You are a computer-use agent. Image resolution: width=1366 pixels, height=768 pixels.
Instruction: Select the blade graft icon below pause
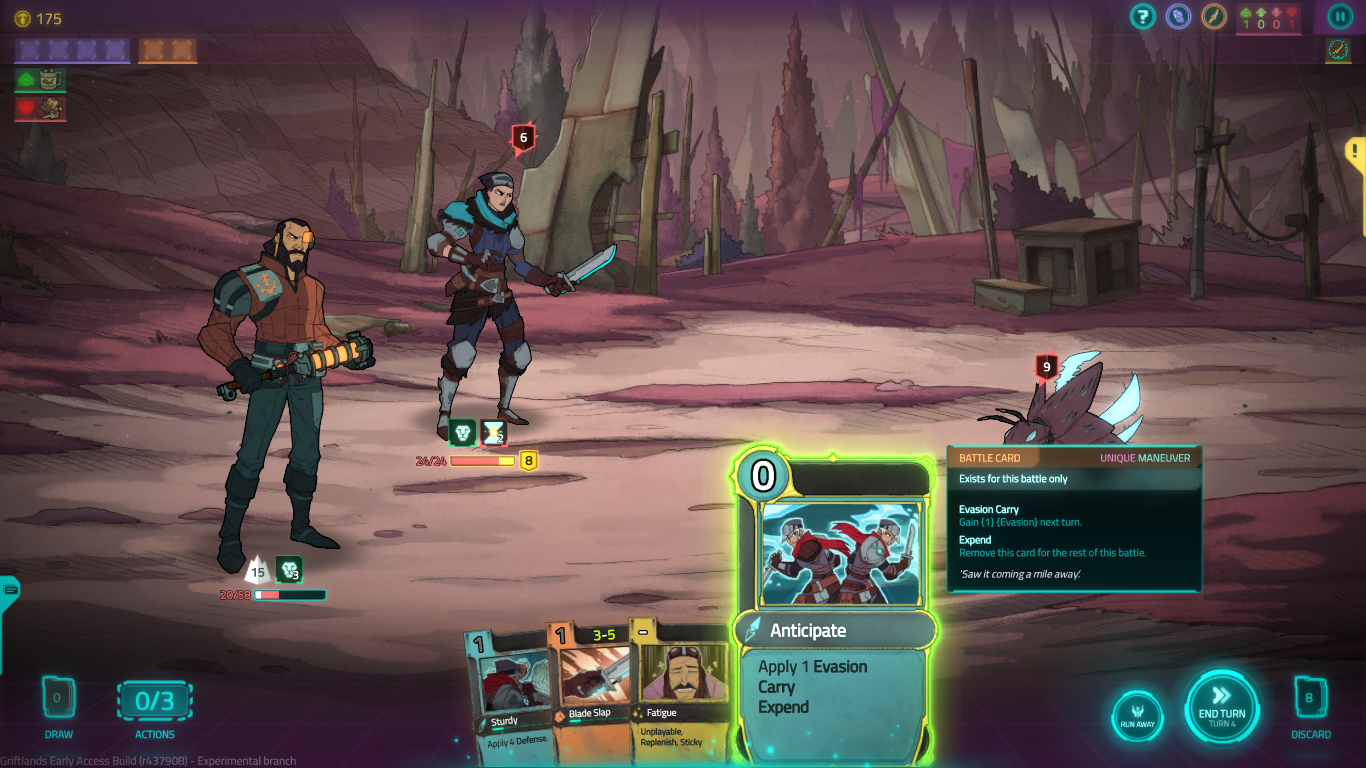(x=1338, y=50)
